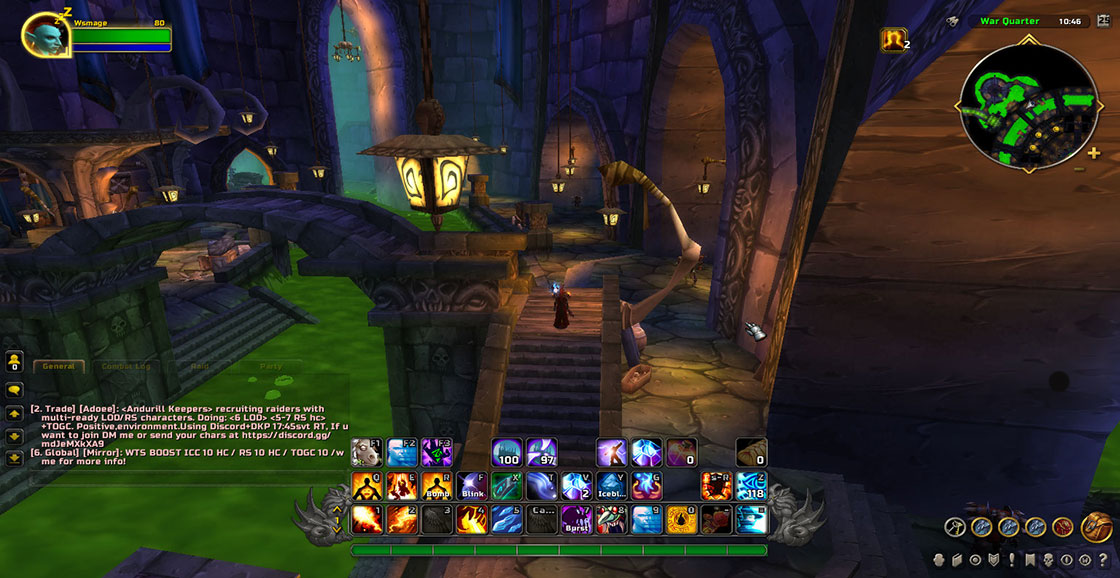
Task: Open the help question mark micro button
Action: pos(1102,559)
